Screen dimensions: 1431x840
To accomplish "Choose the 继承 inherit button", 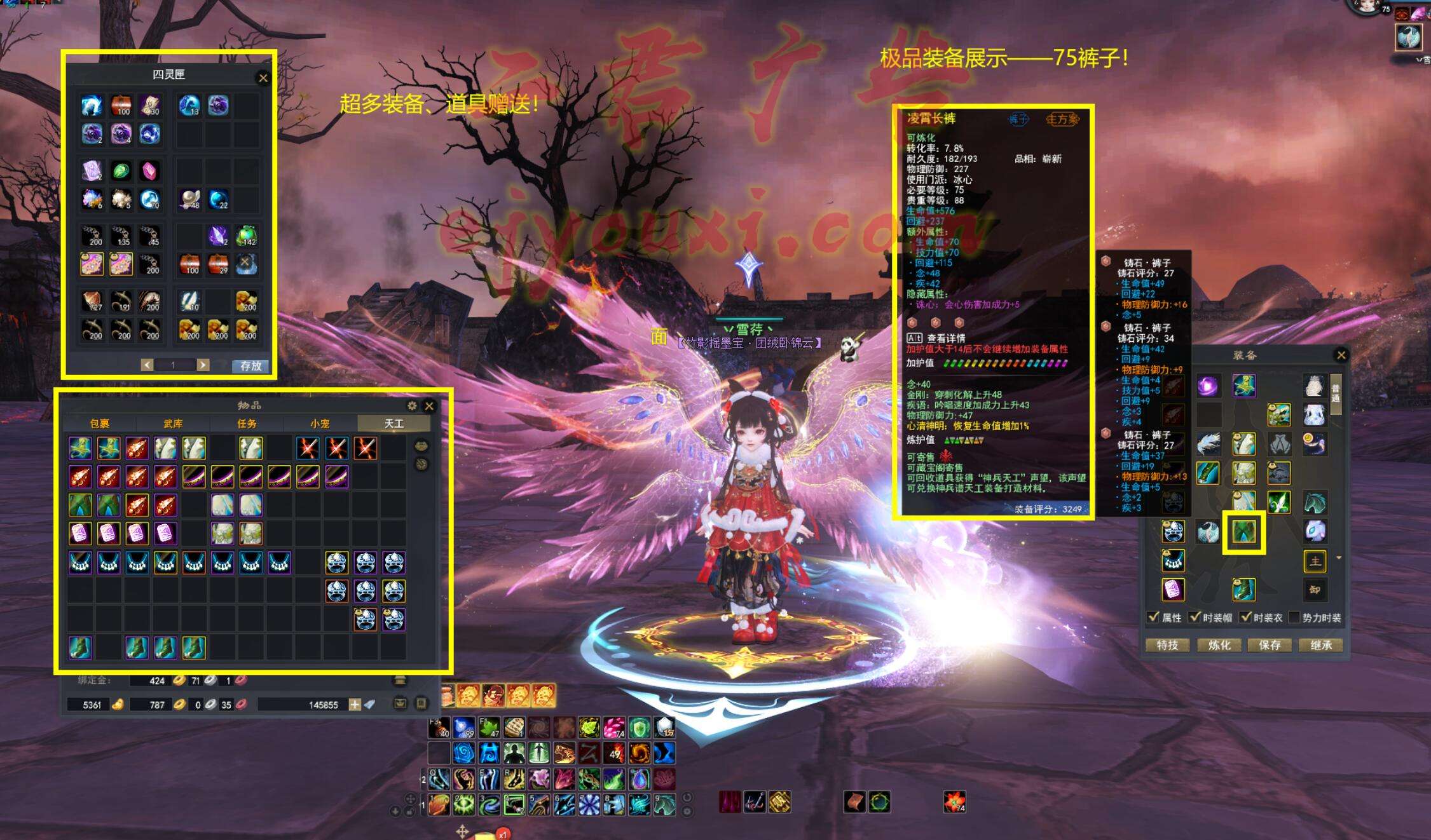I will tap(1321, 645).
